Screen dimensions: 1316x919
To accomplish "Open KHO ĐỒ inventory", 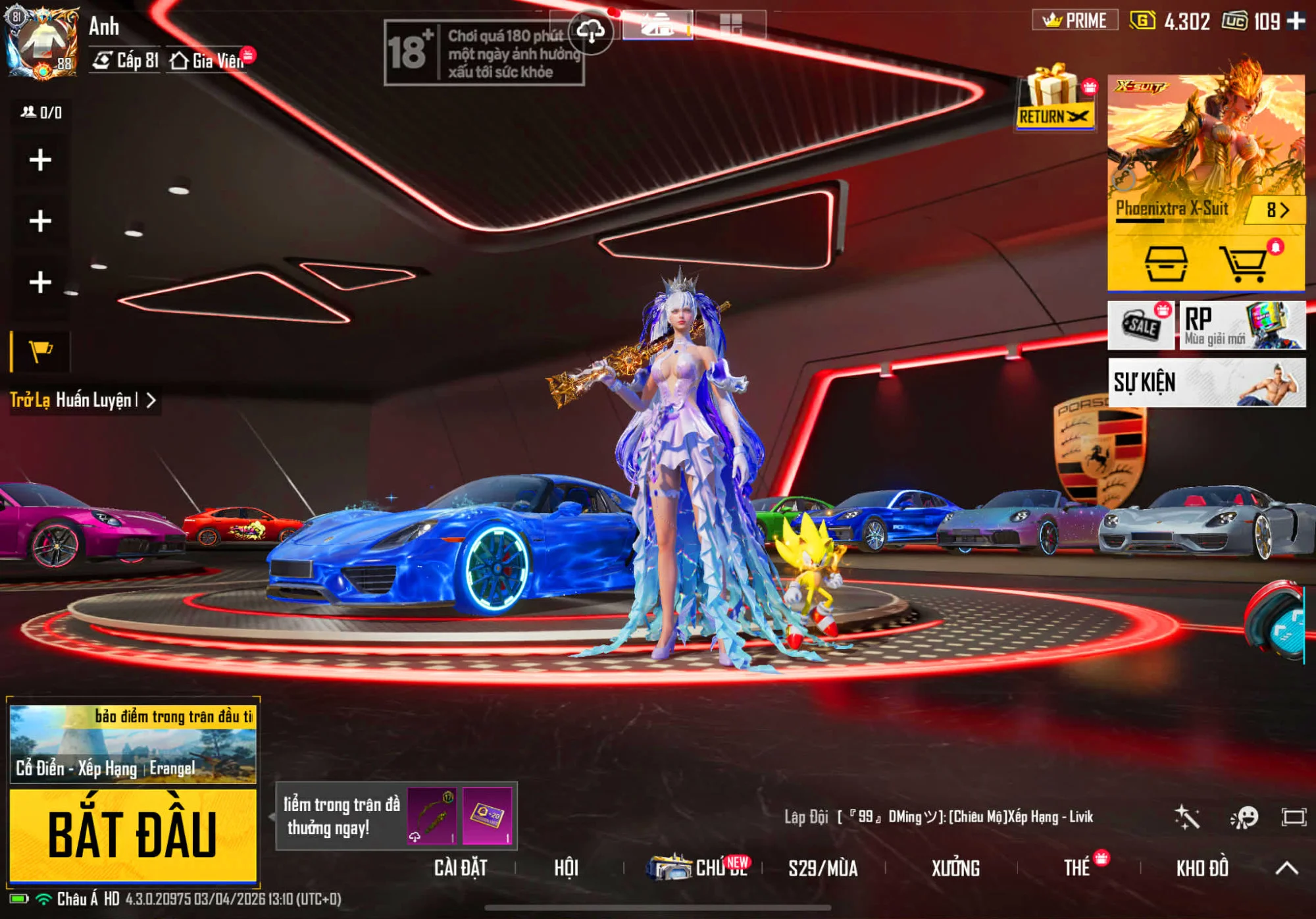I will pyautogui.click(x=1202, y=868).
